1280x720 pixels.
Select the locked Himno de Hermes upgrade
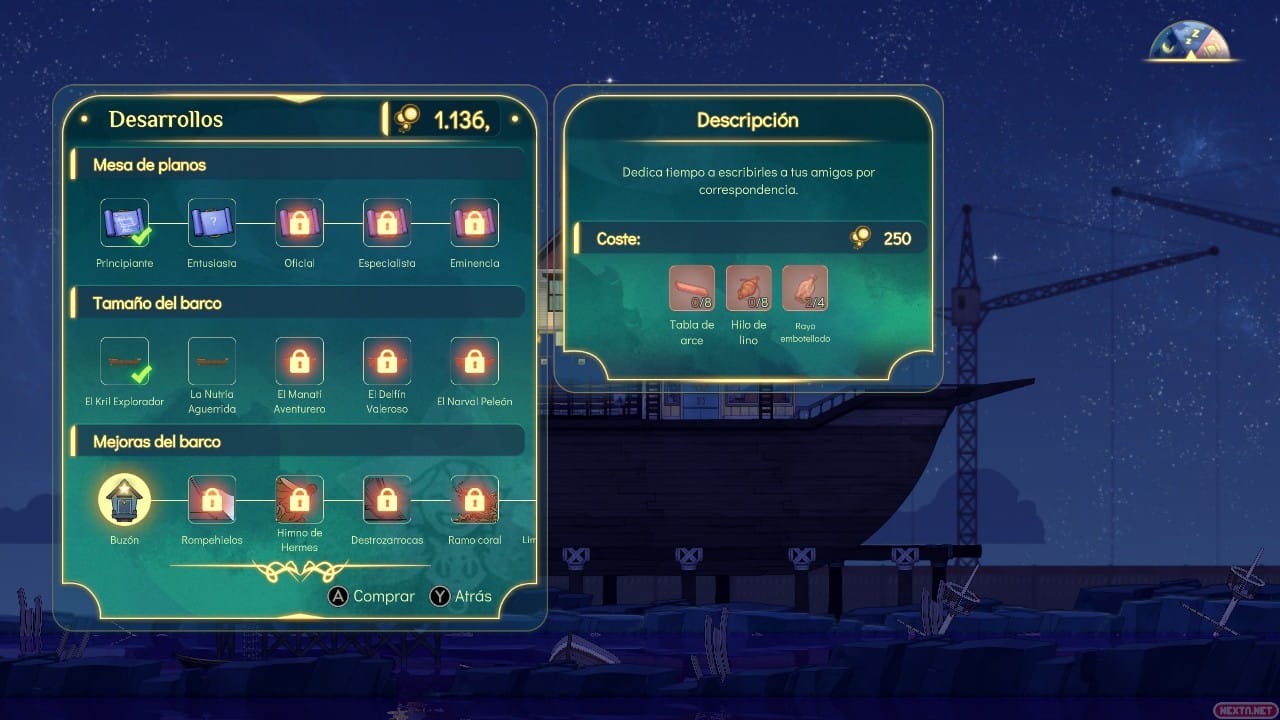[299, 499]
